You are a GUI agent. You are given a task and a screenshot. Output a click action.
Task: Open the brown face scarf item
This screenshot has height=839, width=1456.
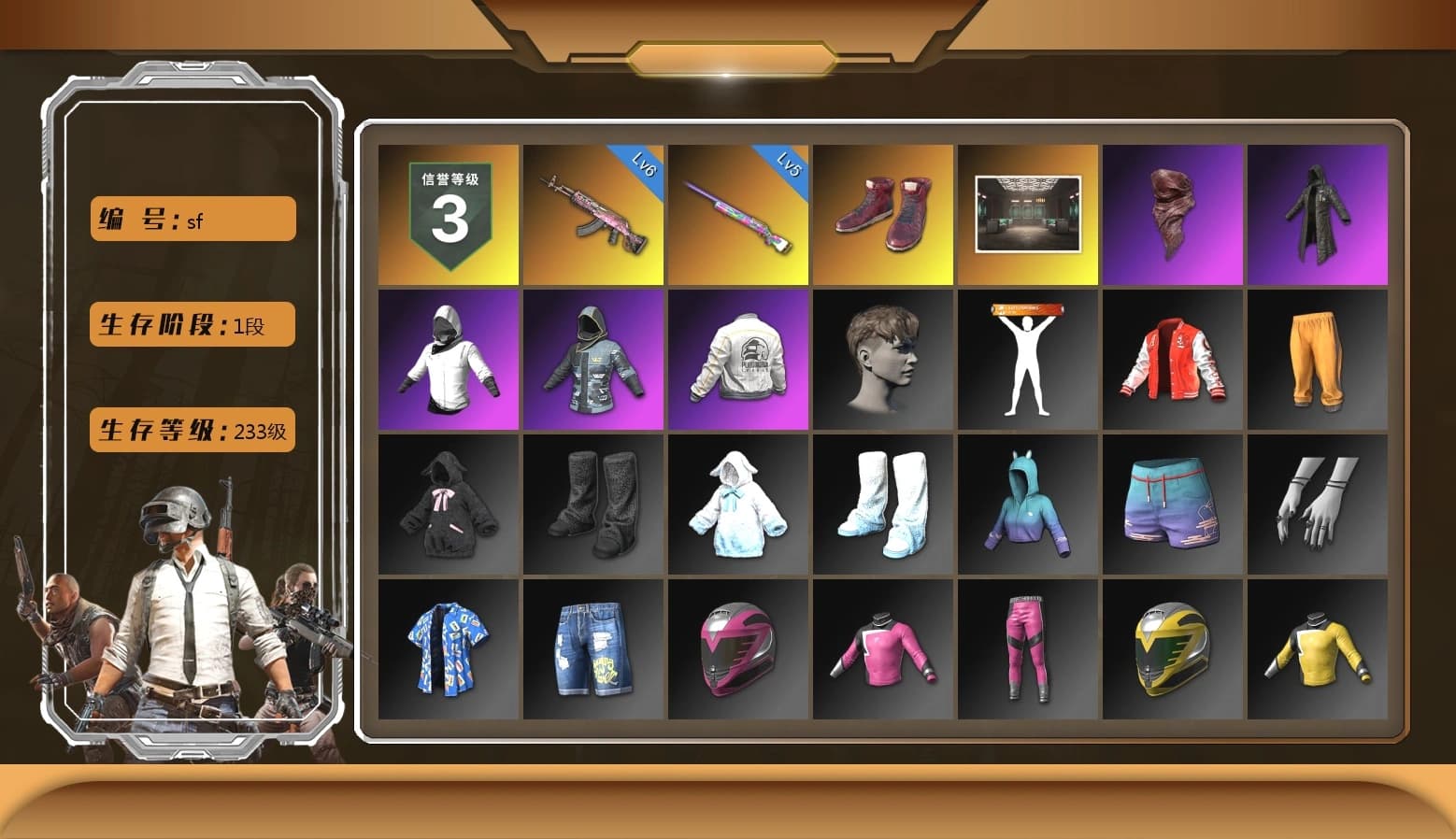1172,213
